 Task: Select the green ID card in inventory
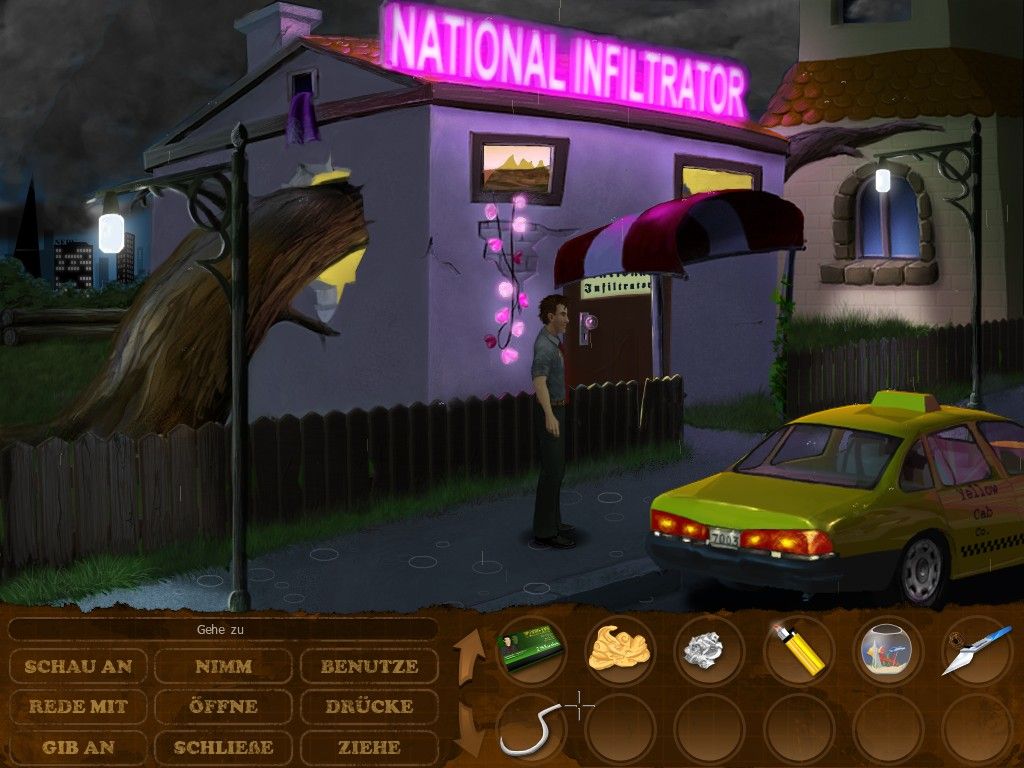[x=530, y=649]
